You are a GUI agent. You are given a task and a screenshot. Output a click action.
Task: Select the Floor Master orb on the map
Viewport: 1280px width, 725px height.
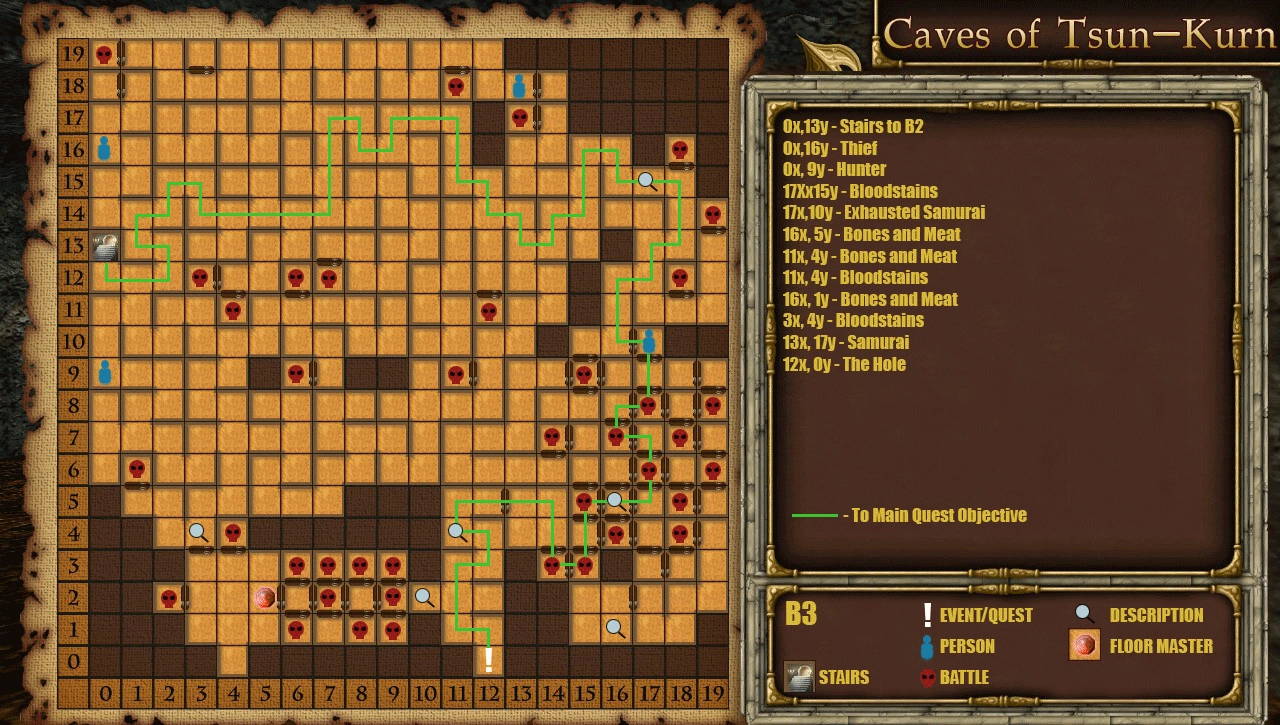pos(265,599)
